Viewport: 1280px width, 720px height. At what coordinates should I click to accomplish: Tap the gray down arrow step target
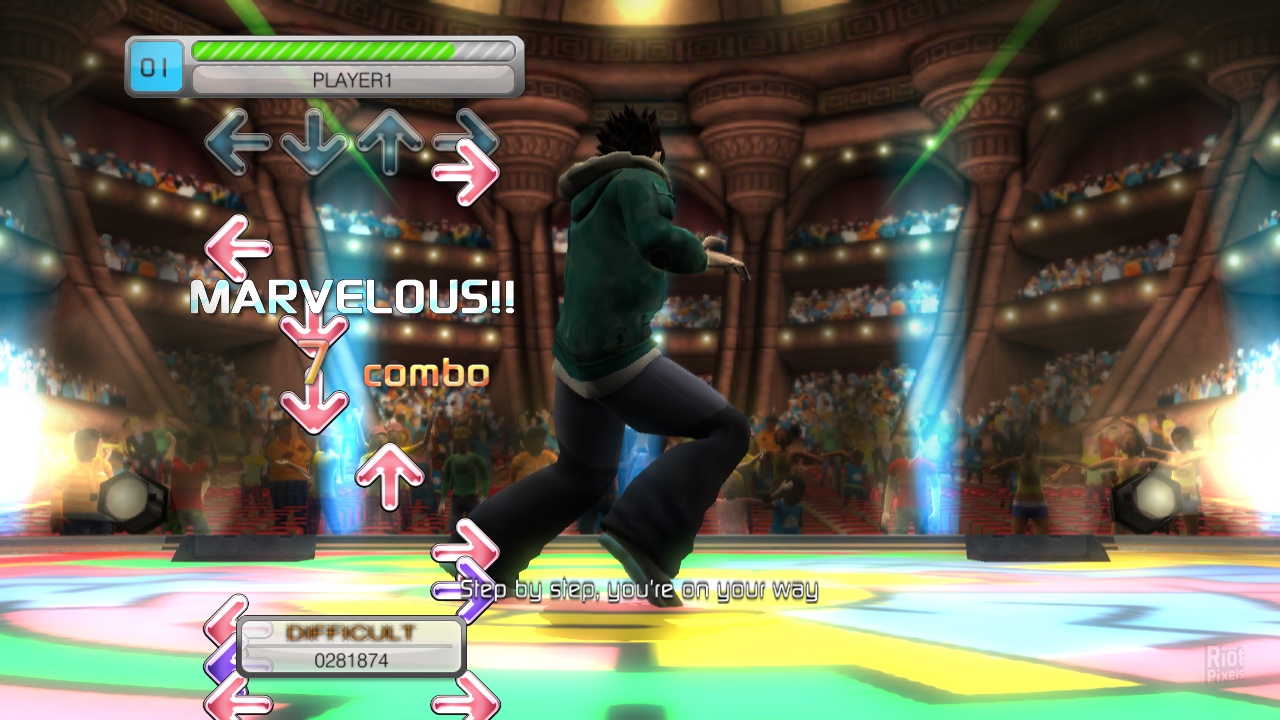point(313,143)
